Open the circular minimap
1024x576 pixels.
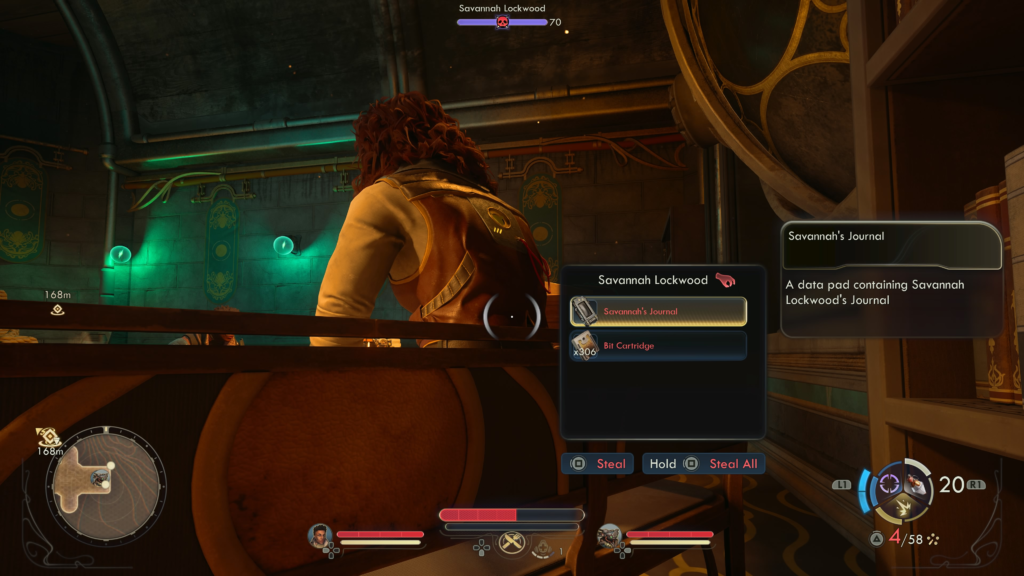click(x=102, y=486)
